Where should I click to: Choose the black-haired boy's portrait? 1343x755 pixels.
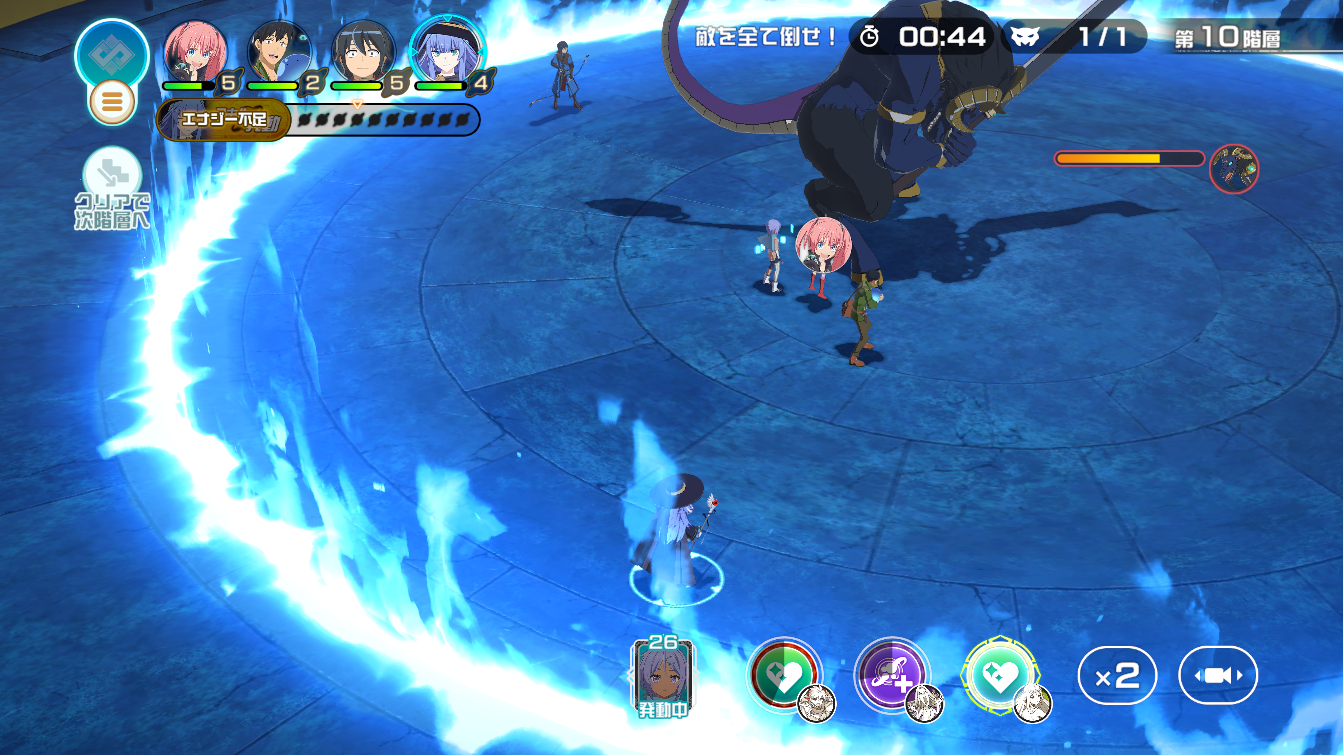(362, 52)
